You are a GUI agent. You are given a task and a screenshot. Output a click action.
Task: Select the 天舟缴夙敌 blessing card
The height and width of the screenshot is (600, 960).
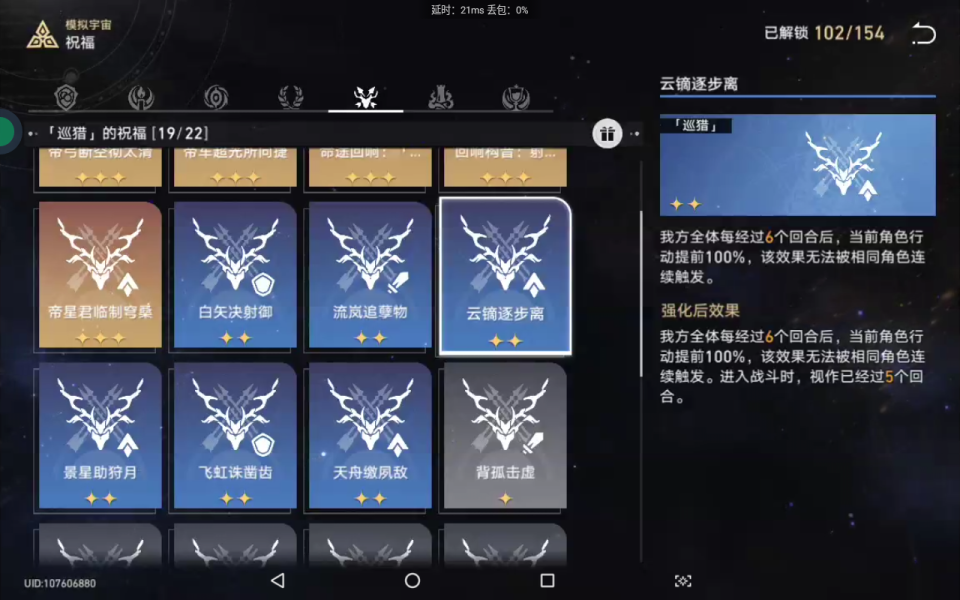pos(370,435)
